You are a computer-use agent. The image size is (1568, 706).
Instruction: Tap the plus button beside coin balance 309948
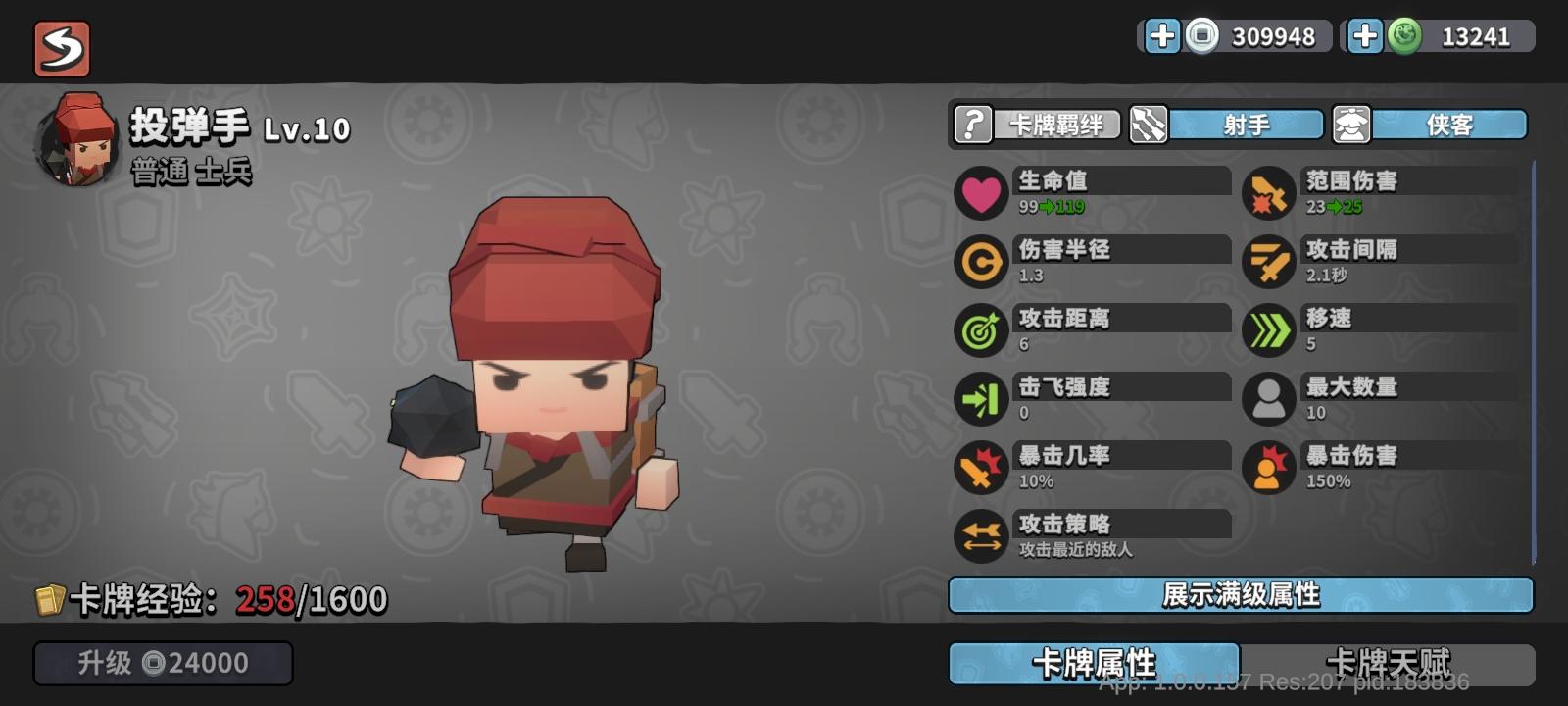1162,37
